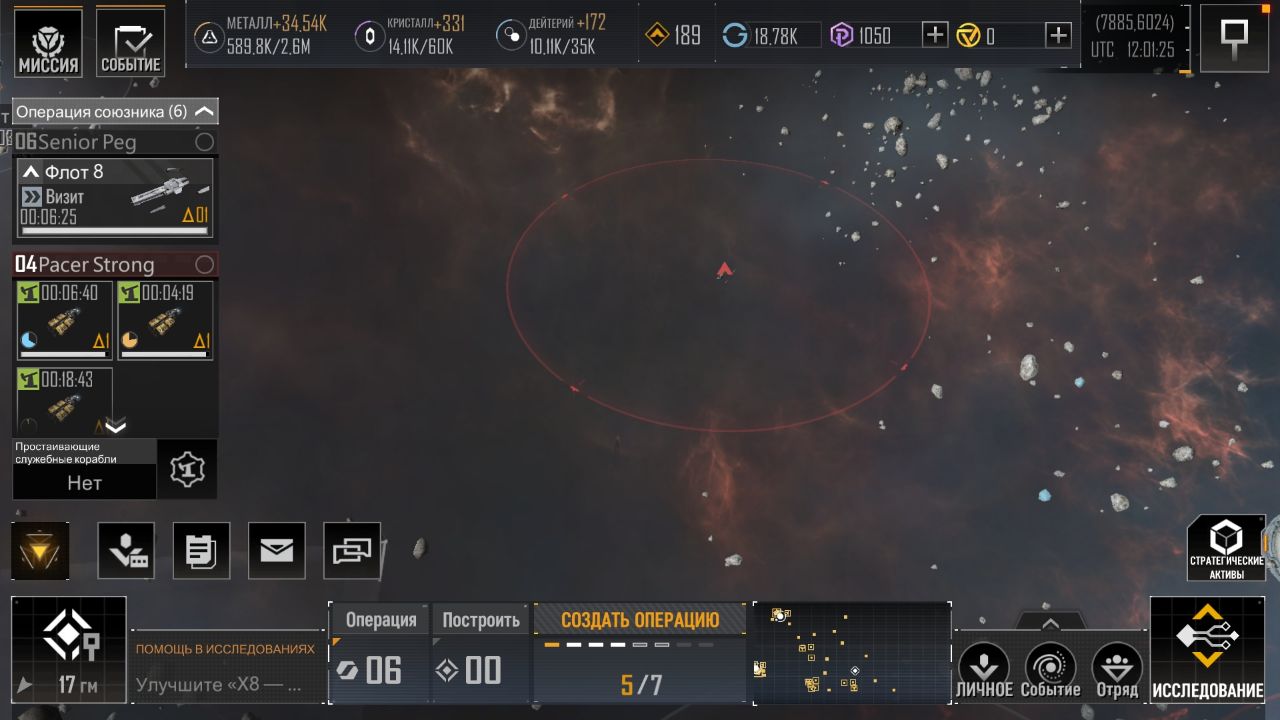Select the ship card with timer 00:04:19
The image size is (1280, 720).
[x=164, y=320]
